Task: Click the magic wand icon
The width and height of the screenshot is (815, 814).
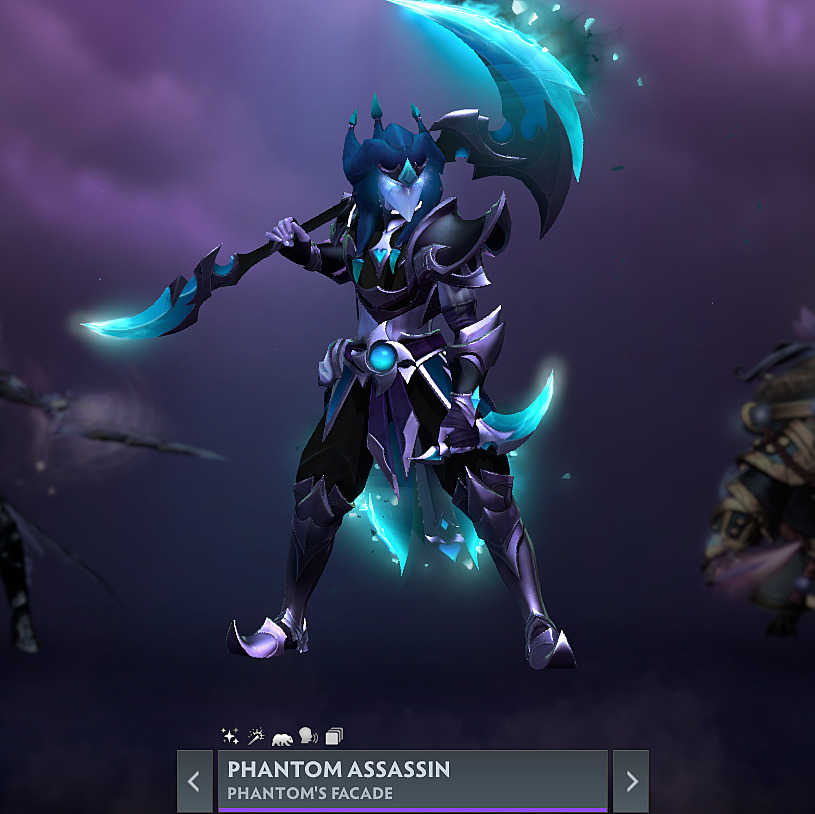Action: coord(256,737)
